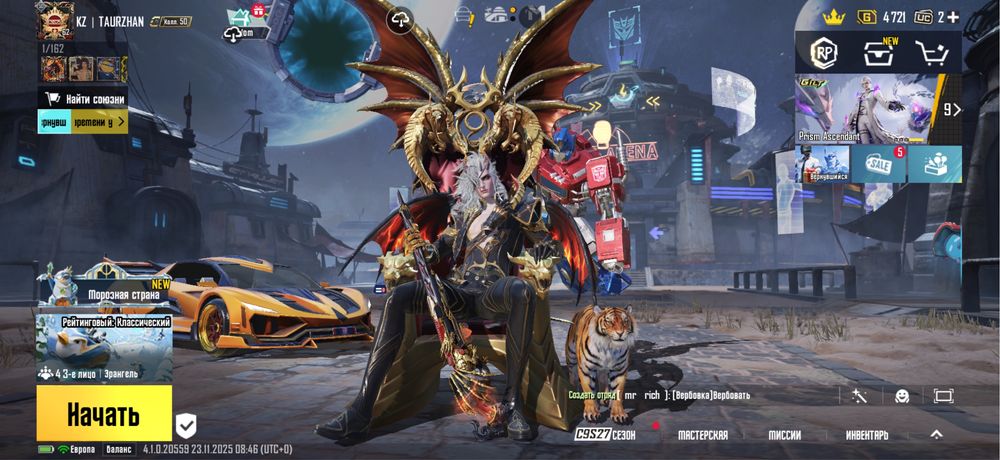1000x460 pixels.
Task: Open the crate chest marked NEW
Action: pos(877,52)
